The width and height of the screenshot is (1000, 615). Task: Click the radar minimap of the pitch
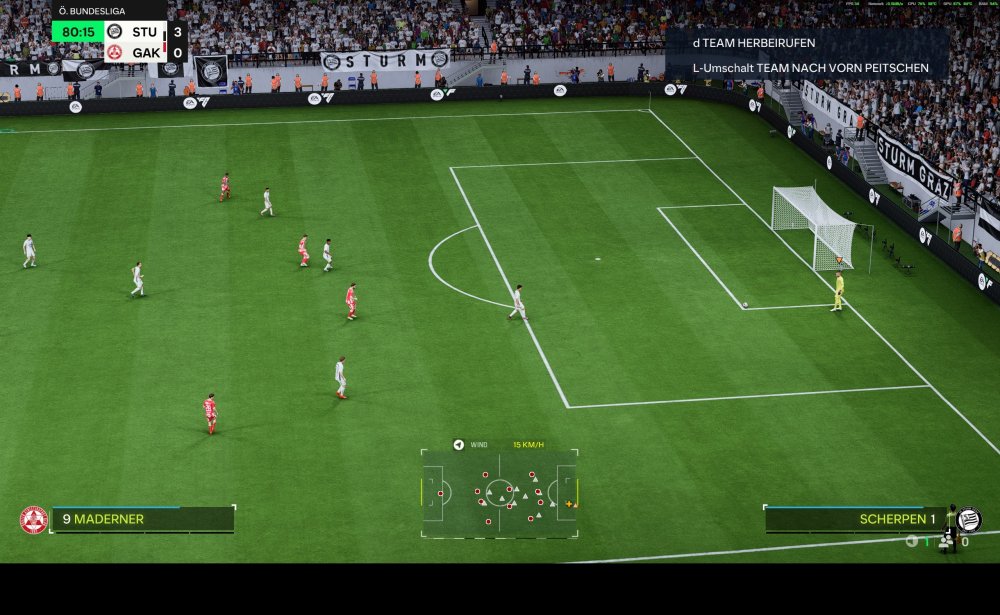coord(499,494)
